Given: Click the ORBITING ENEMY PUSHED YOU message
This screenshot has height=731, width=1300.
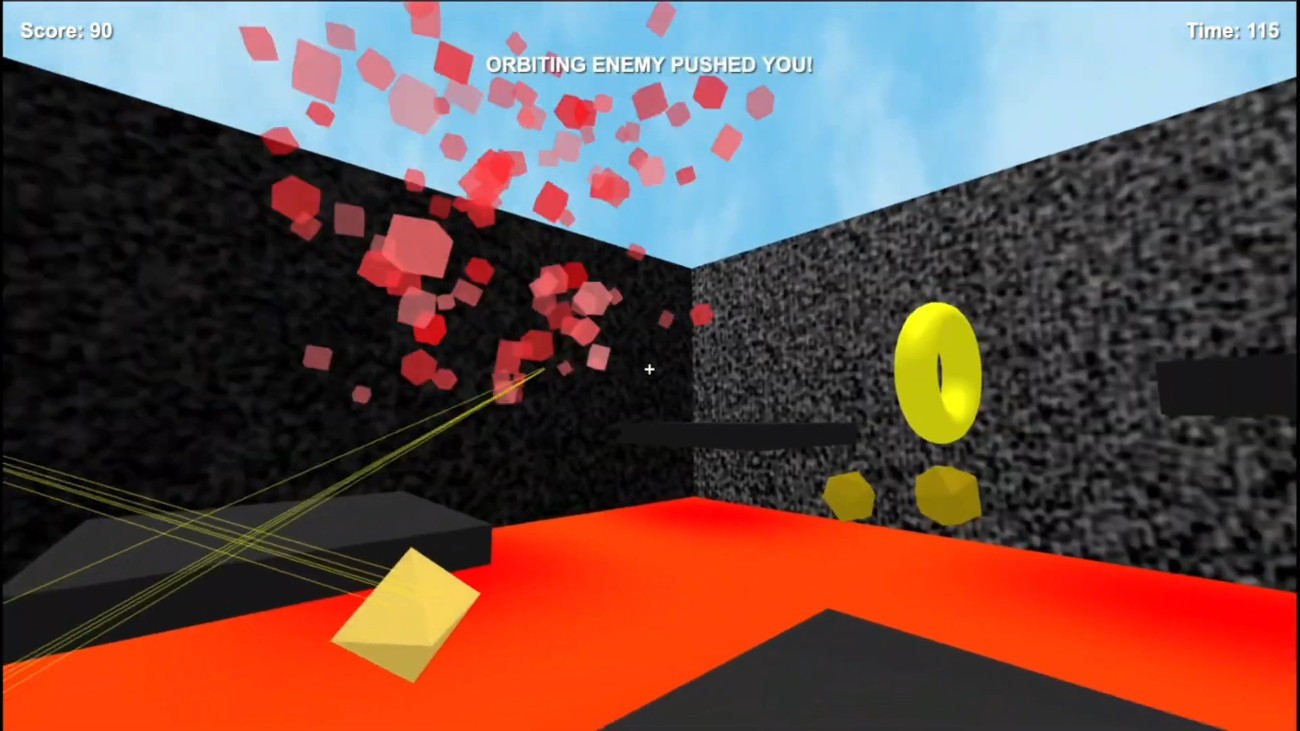Looking at the screenshot, I should pyautogui.click(x=650, y=64).
